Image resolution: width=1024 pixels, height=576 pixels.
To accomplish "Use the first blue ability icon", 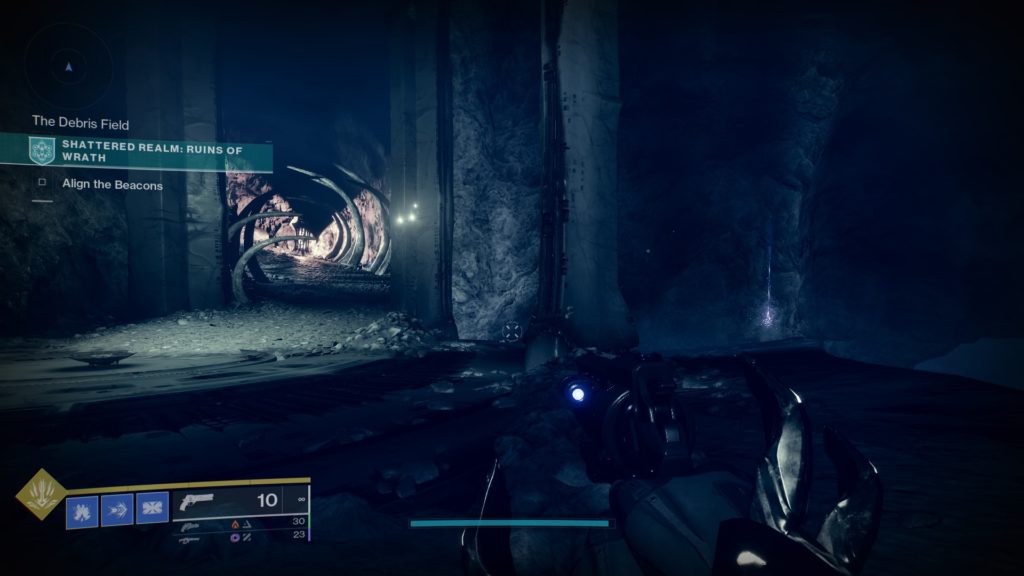I will (81, 510).
